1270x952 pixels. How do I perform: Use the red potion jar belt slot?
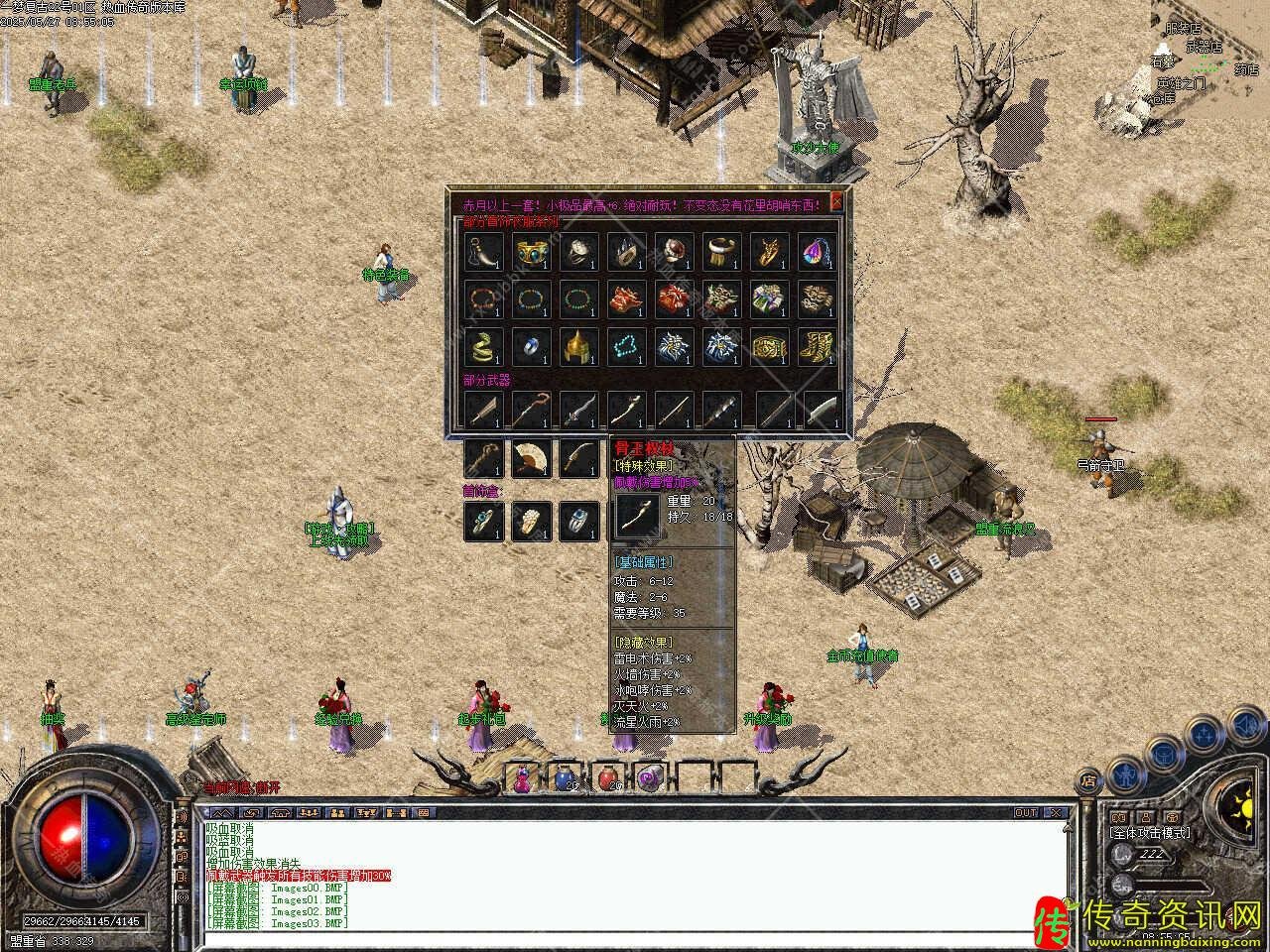[607, 778]
